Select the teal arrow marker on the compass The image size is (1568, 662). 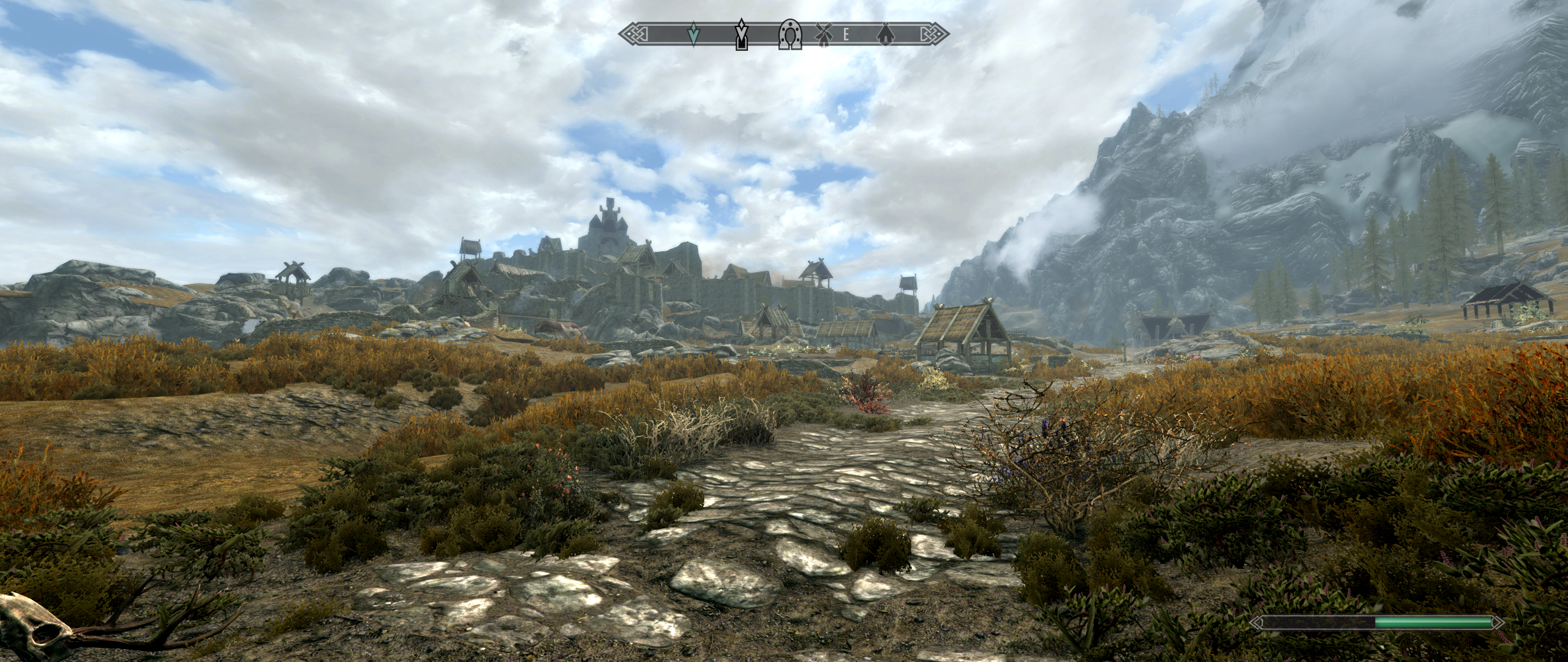[x=693, y=35]
